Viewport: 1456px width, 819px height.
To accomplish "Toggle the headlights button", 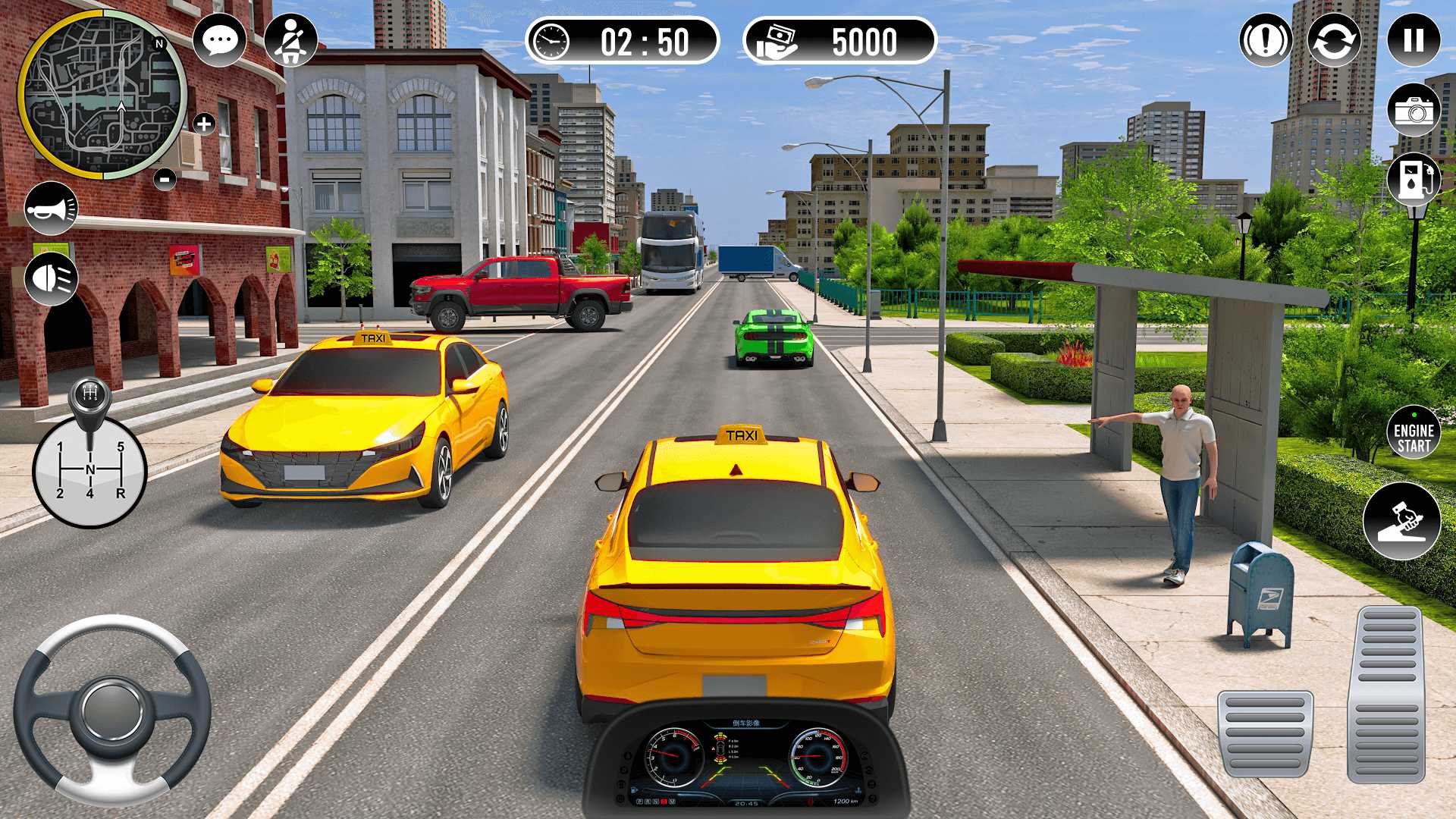I will pos(52,279).
